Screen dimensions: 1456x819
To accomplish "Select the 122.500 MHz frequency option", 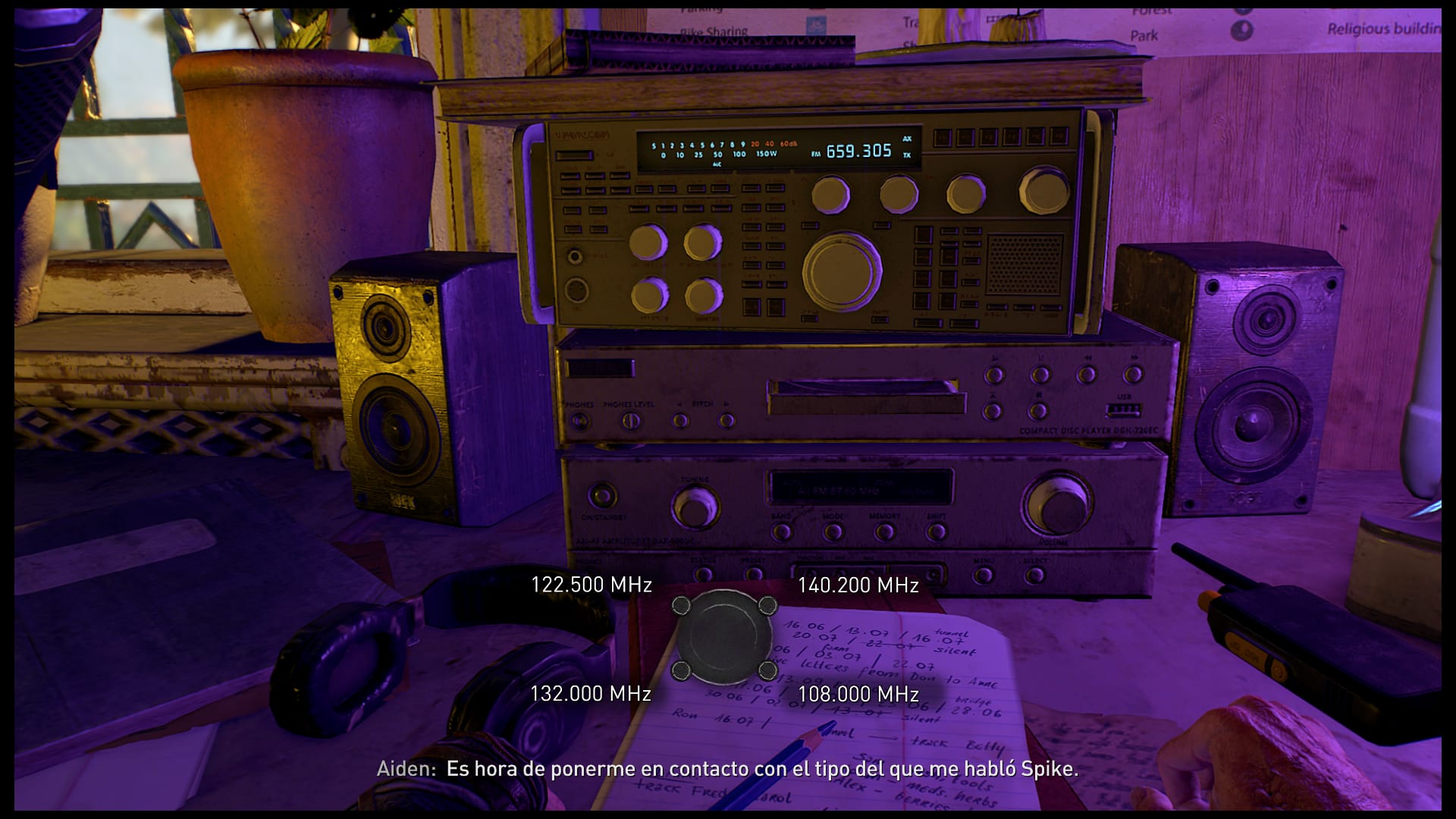I will click(591, 585).
